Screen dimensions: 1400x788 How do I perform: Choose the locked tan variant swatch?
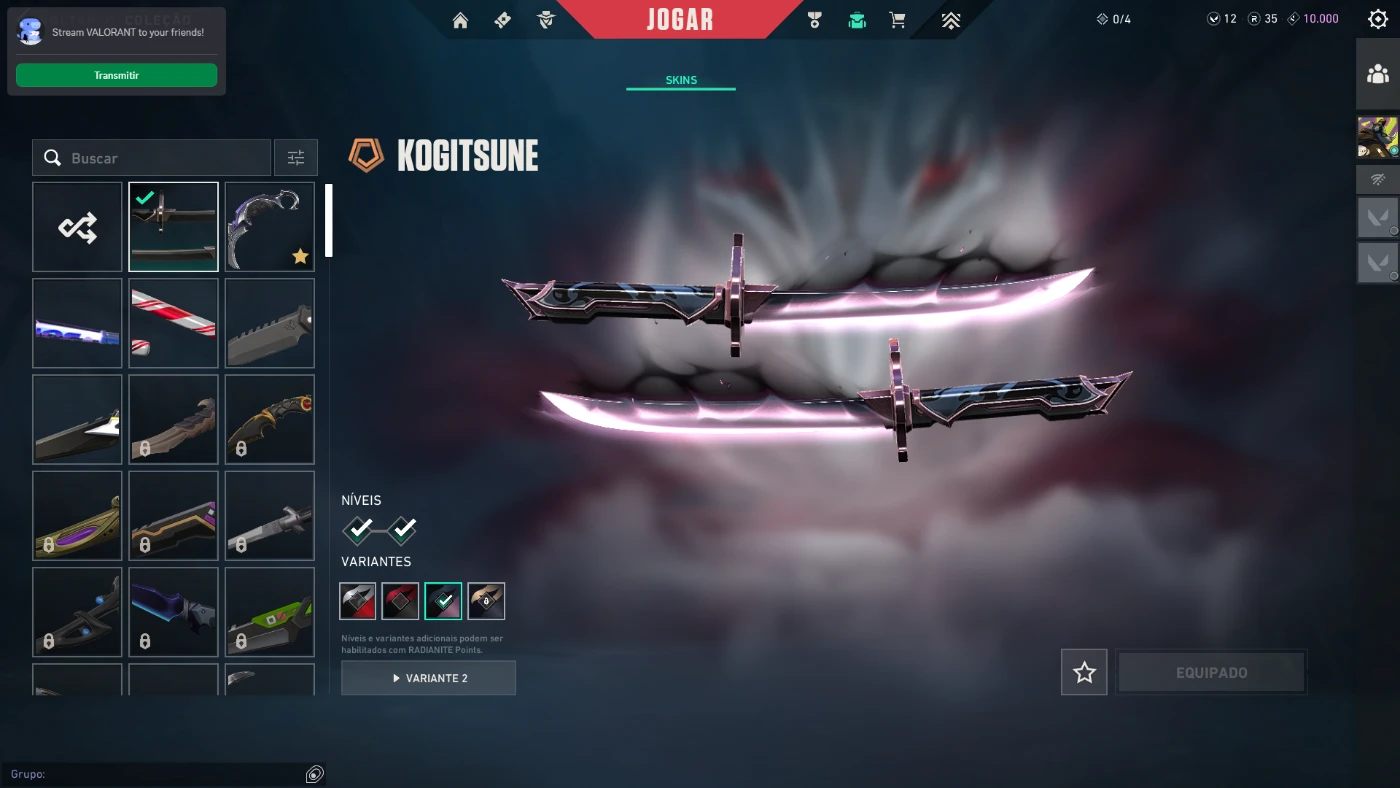[x=486, y=601]
